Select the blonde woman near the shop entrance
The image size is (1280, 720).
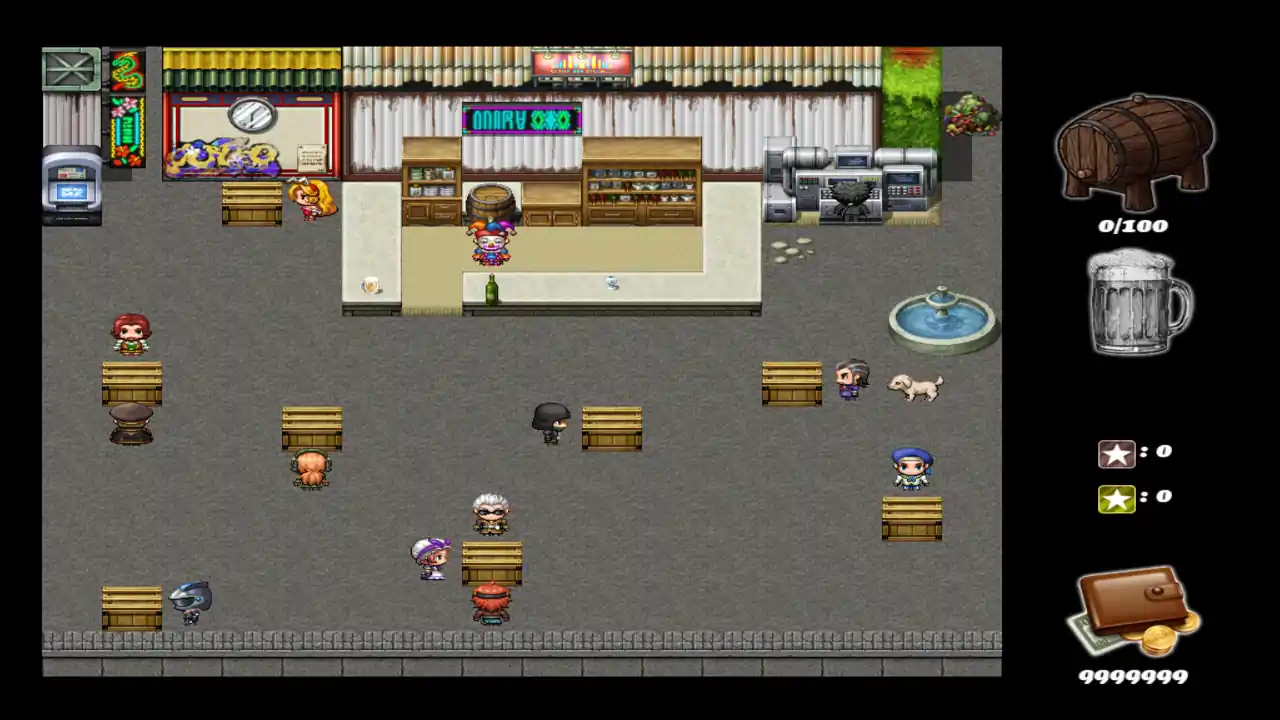click(x=310, y=200)
